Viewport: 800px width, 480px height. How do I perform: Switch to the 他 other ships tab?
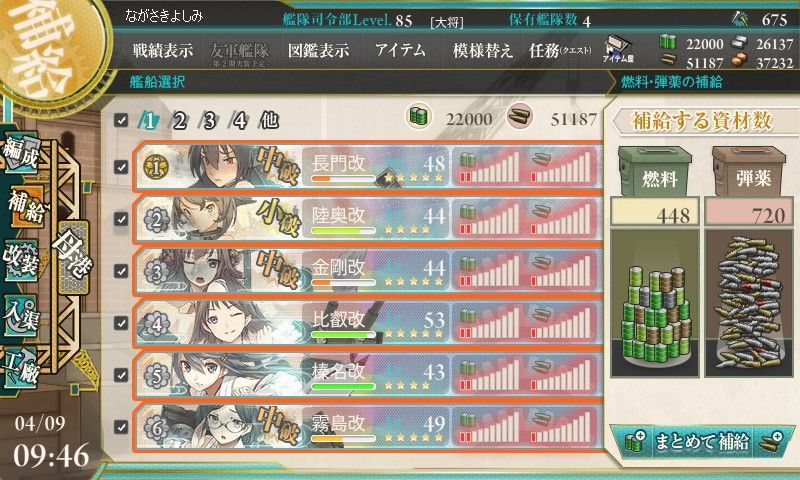click(268, 120)
